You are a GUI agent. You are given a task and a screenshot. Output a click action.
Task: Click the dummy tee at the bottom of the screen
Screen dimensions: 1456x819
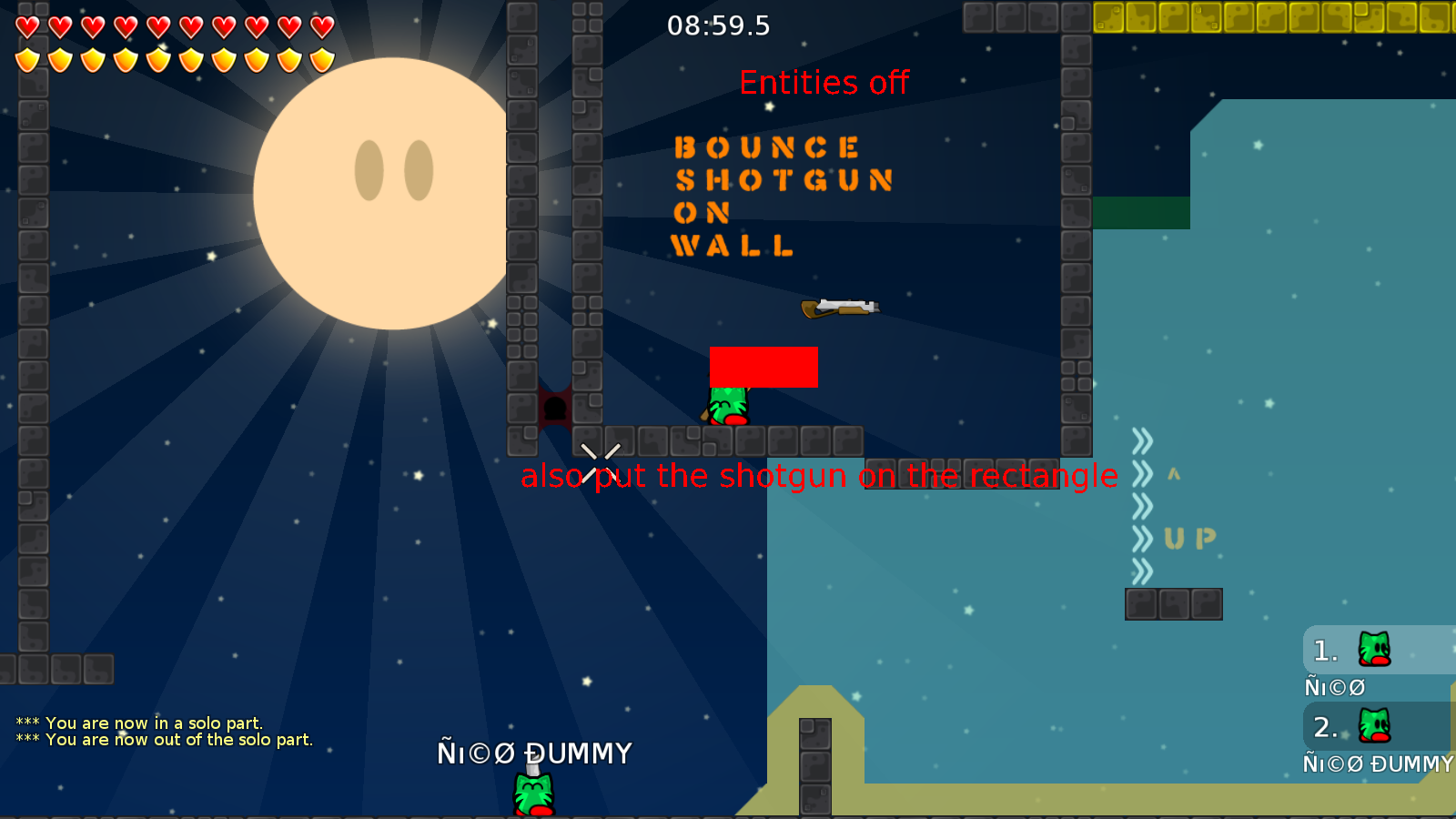pos(532,790)
